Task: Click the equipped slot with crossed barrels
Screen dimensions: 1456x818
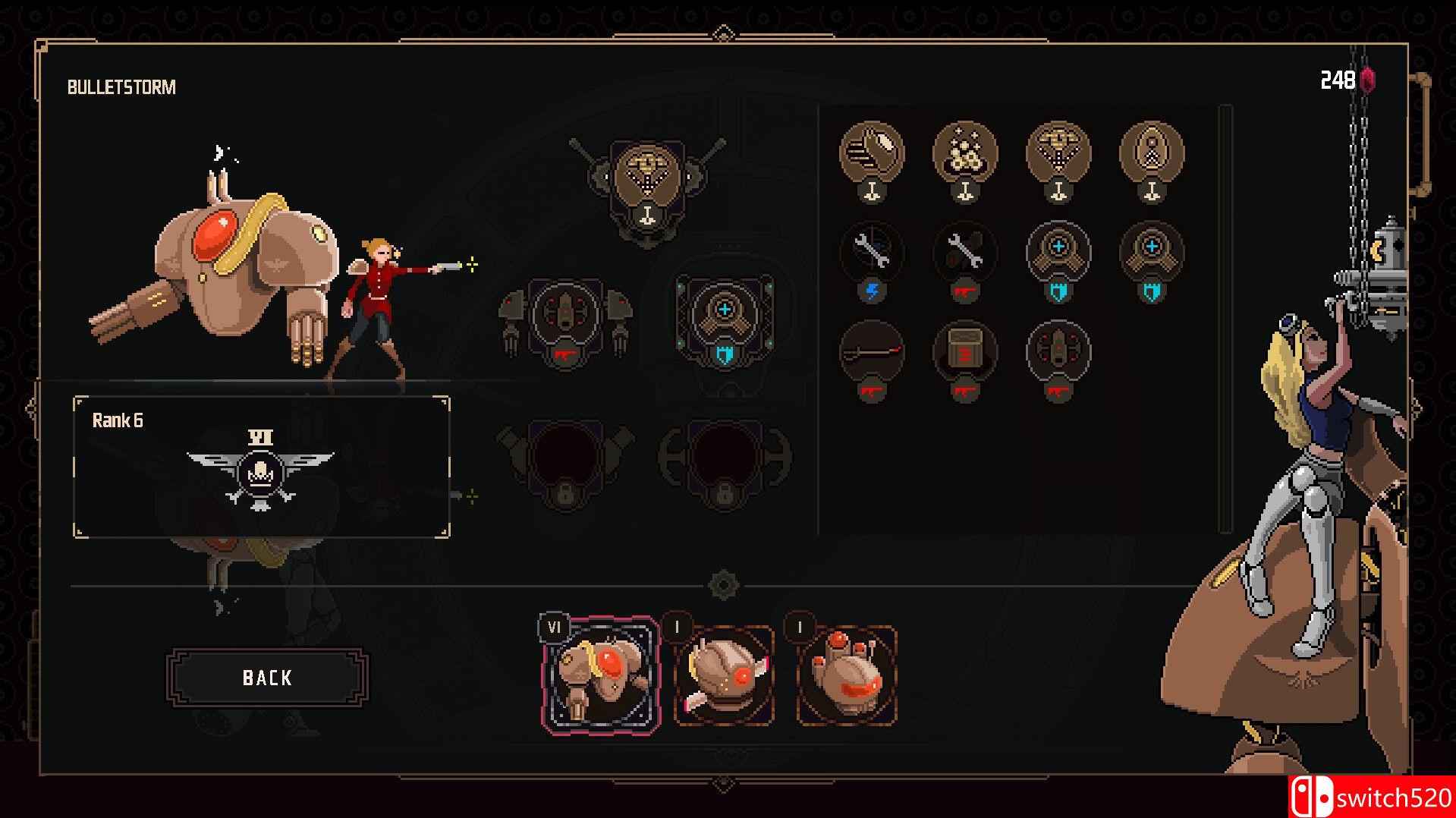Action: 646,180
